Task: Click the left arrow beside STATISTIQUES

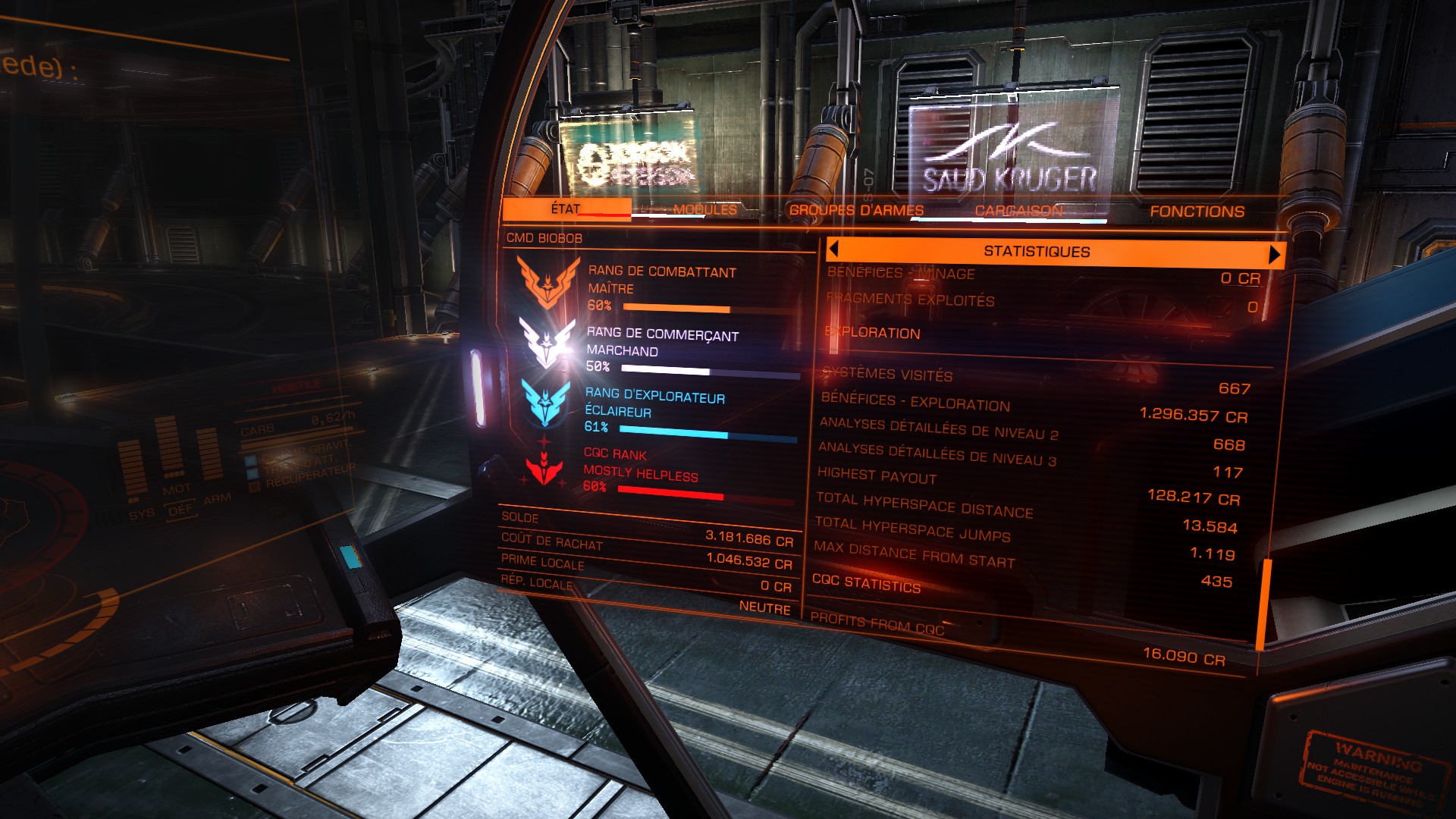Action: click(833, 249)
